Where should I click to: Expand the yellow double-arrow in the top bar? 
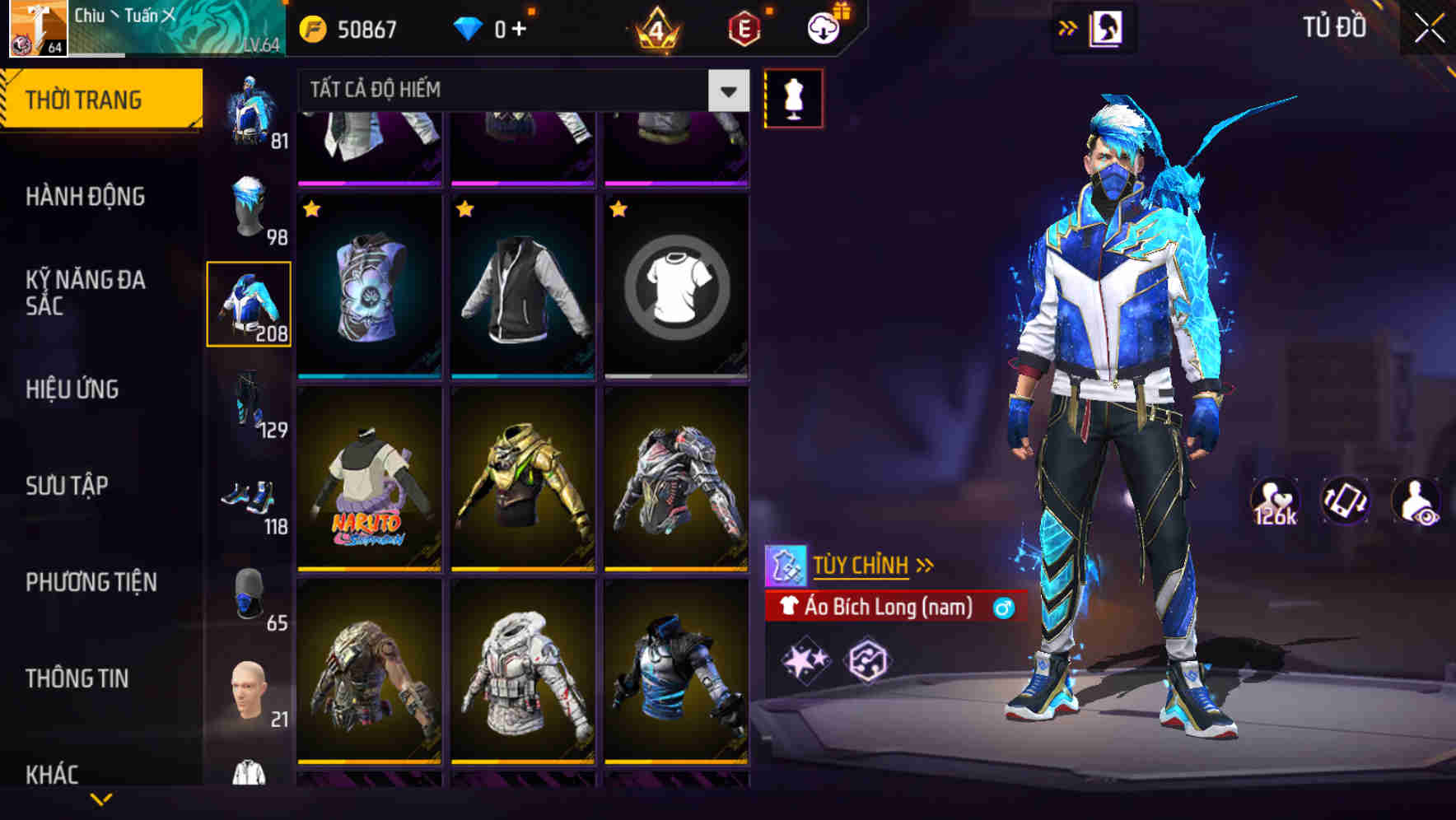(1068, 26)
